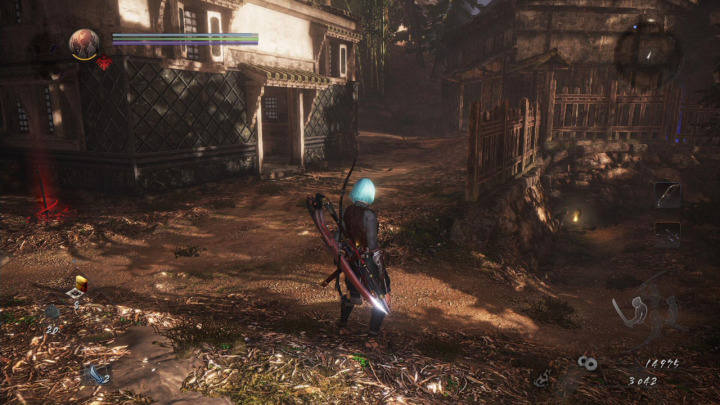Image resolution: width=720 pixels, height=405 pixels.
Task: Activate the twin ring soul core icon
Action: pos(587,363)
